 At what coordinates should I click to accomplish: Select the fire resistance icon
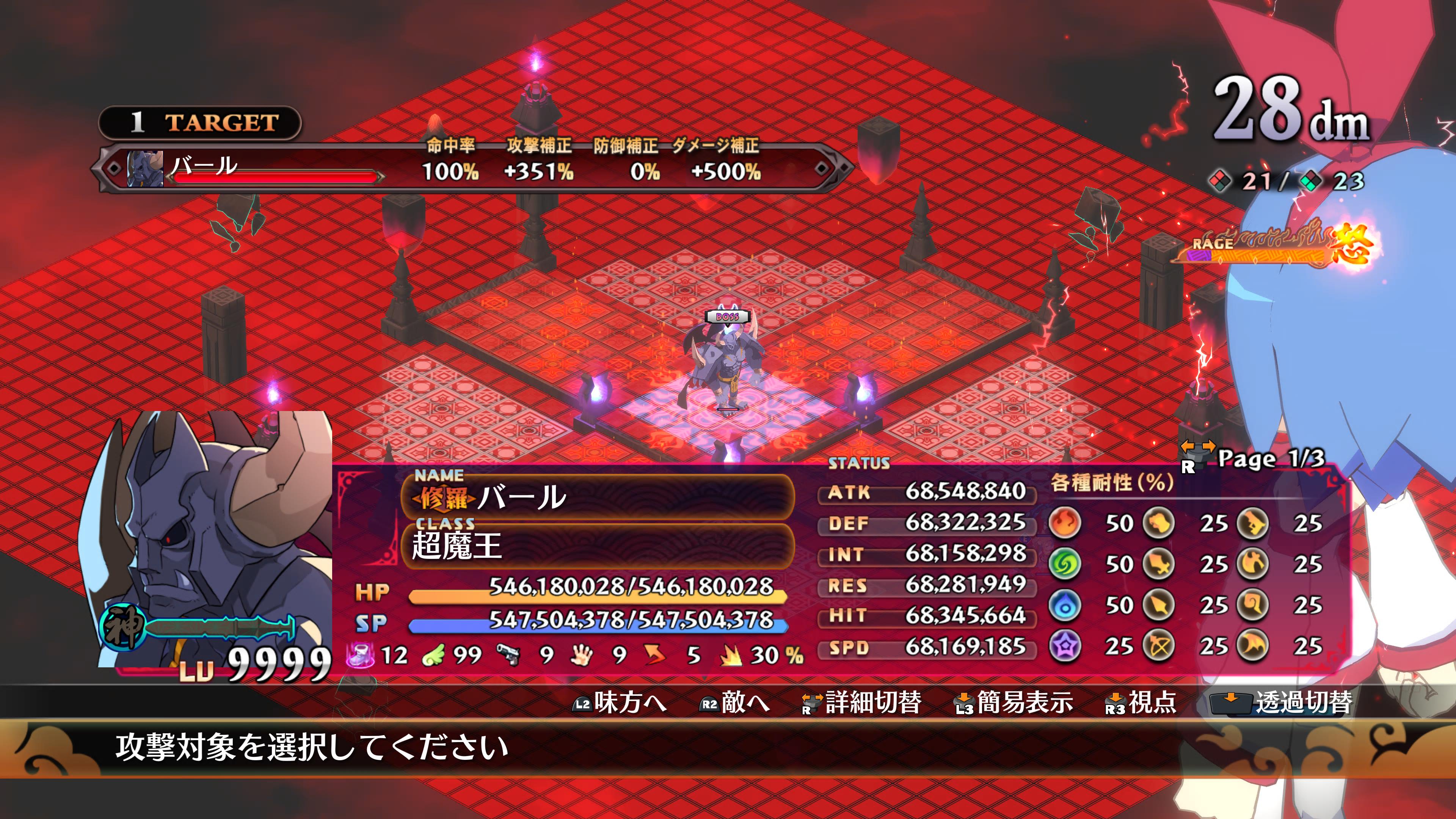[1065, 523]
